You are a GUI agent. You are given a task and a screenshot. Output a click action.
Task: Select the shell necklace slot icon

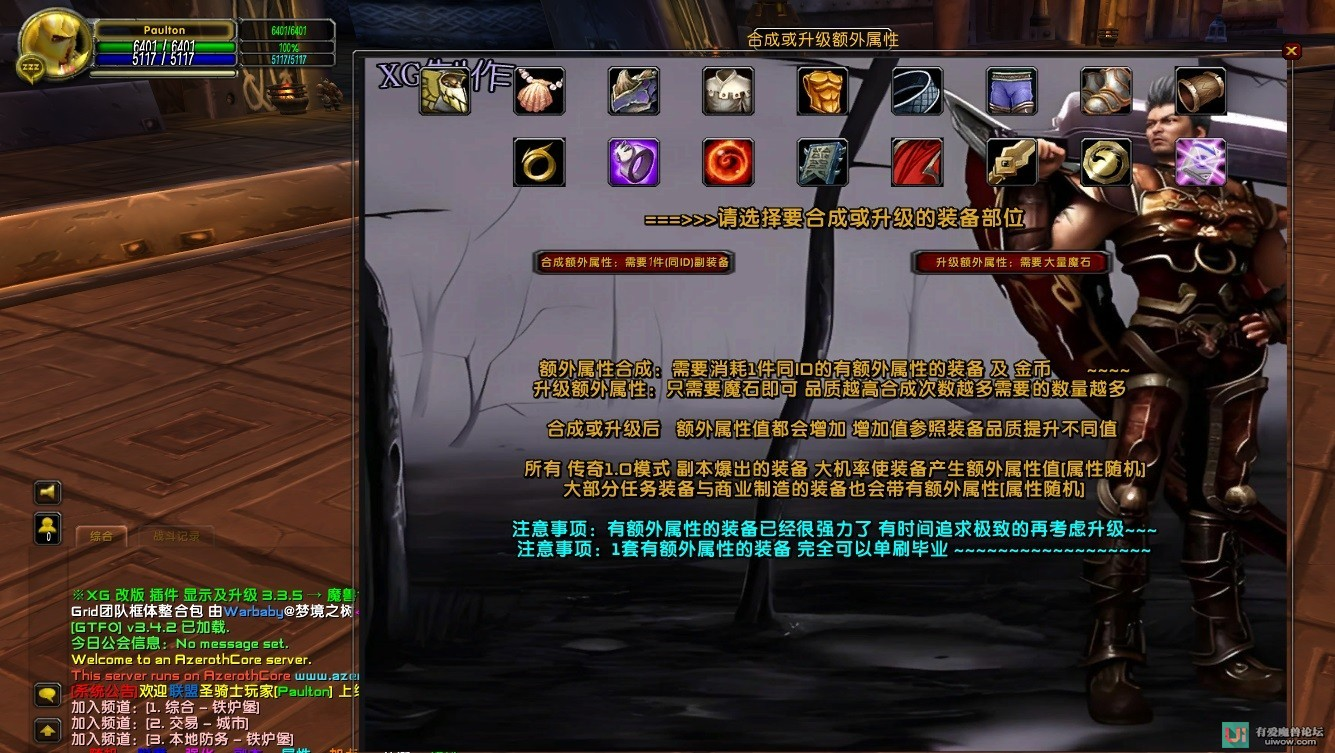point(539,90)
